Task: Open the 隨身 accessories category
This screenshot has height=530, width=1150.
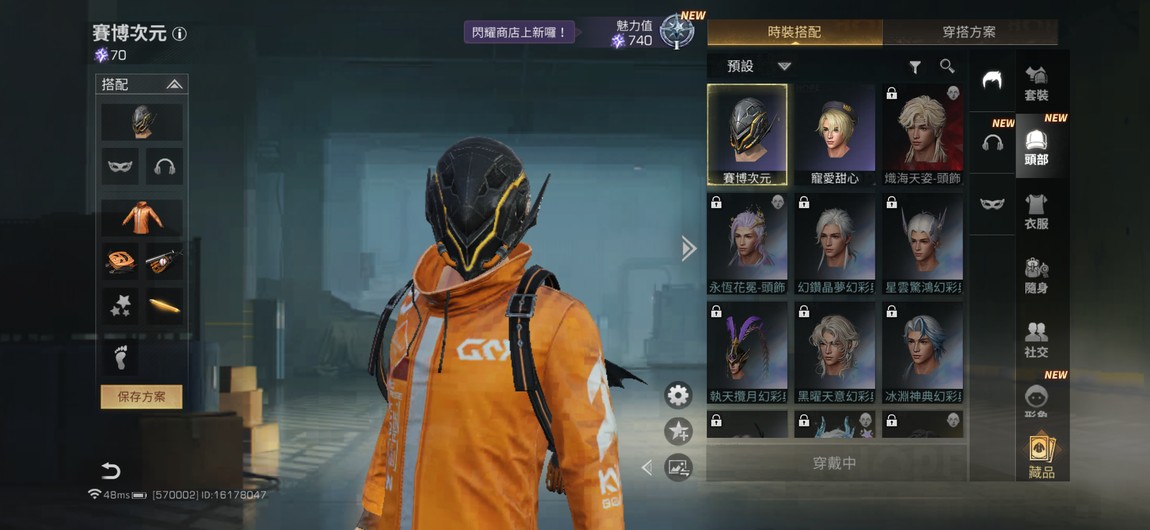Action: click(x=1036, y=276)
